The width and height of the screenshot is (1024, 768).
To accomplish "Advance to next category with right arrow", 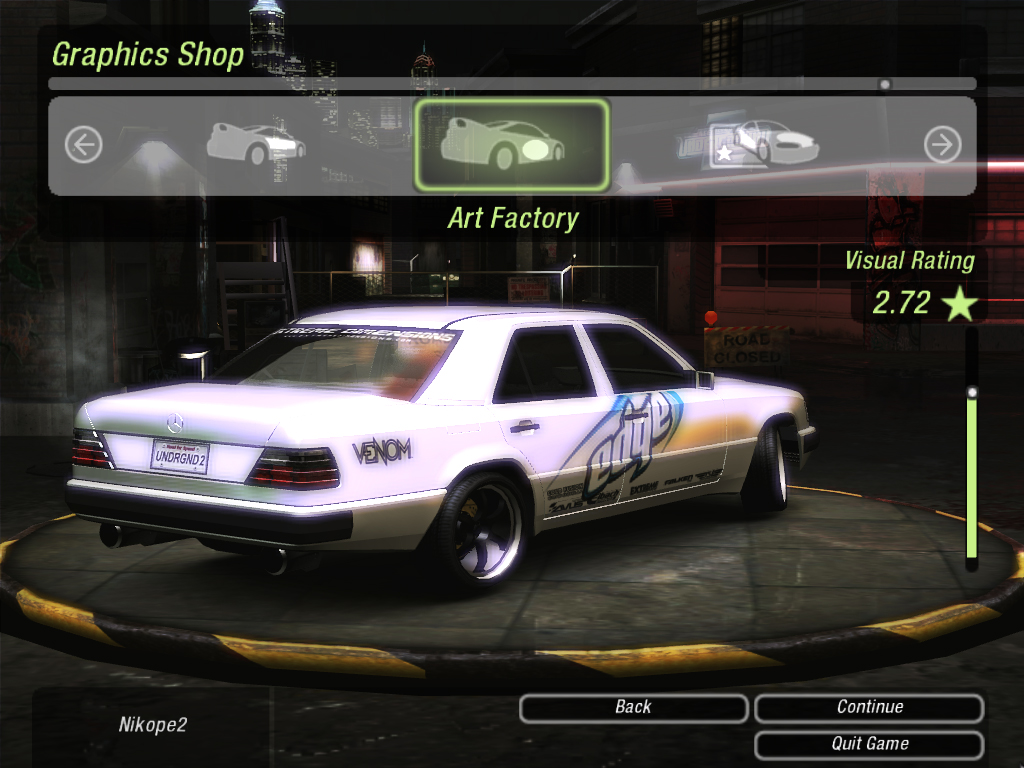I will click(x=942, y=146).
